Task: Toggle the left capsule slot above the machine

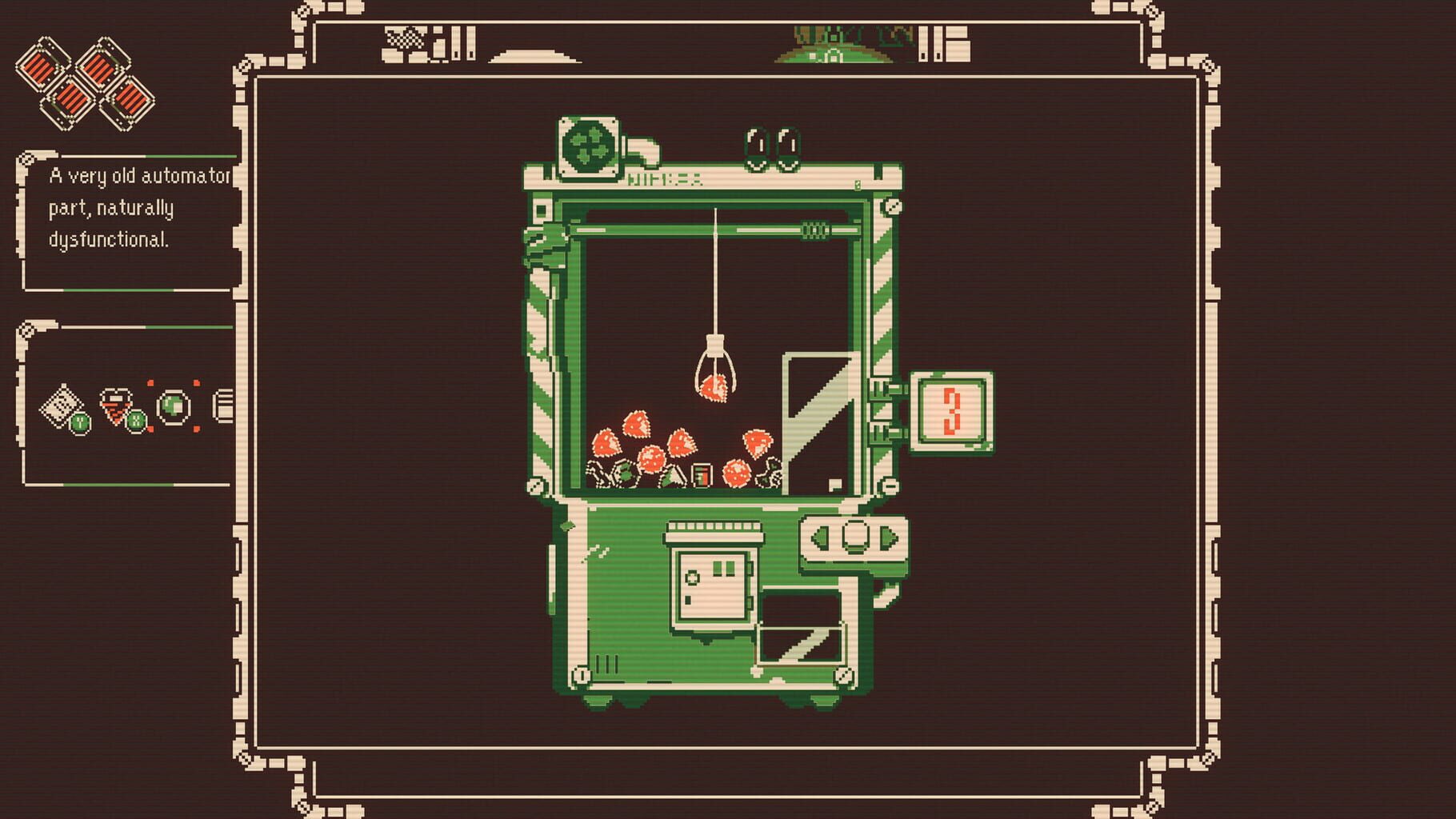Action: [x=754, y=144]
